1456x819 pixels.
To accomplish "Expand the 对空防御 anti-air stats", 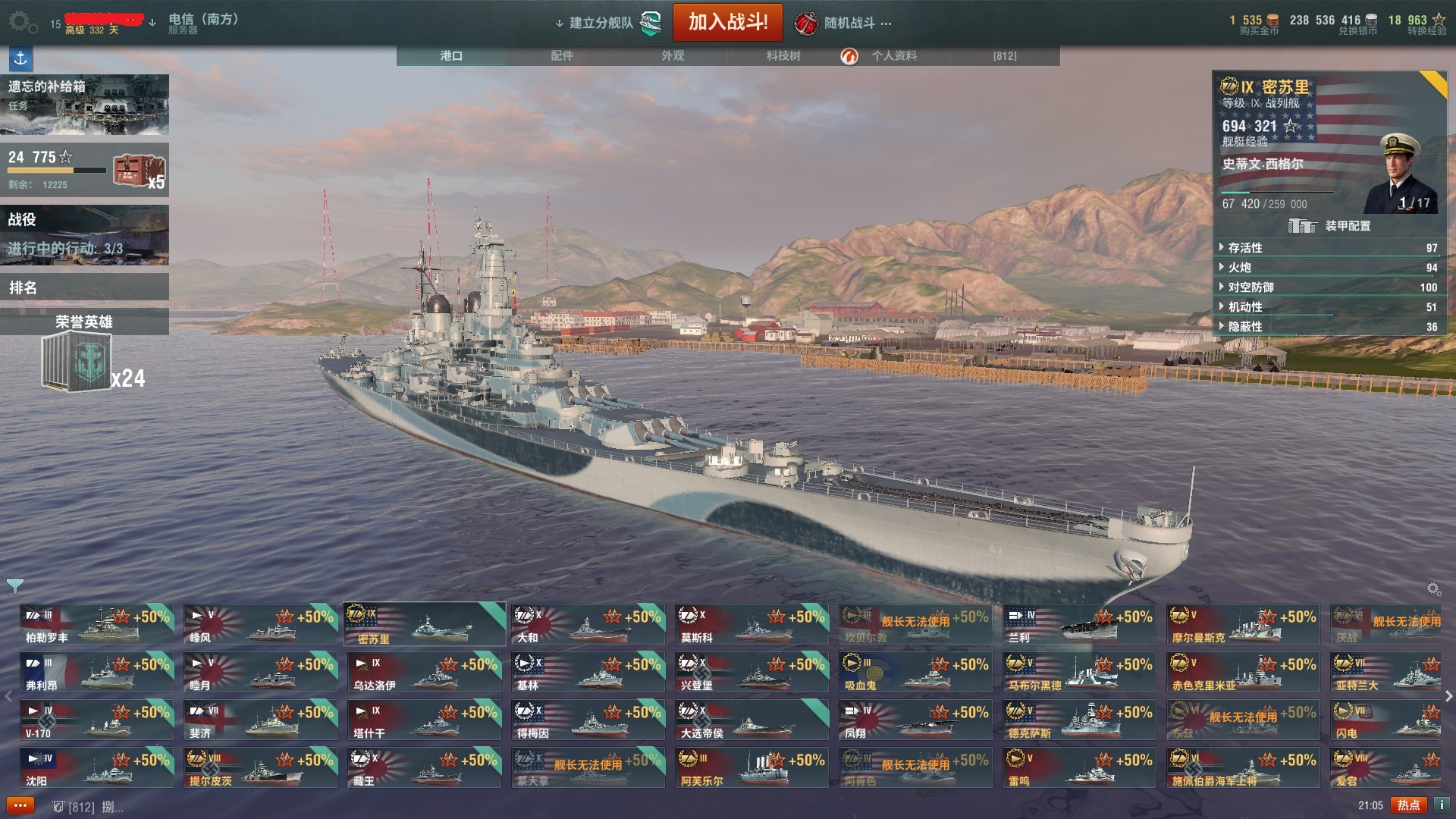I will coord(1250,287).
